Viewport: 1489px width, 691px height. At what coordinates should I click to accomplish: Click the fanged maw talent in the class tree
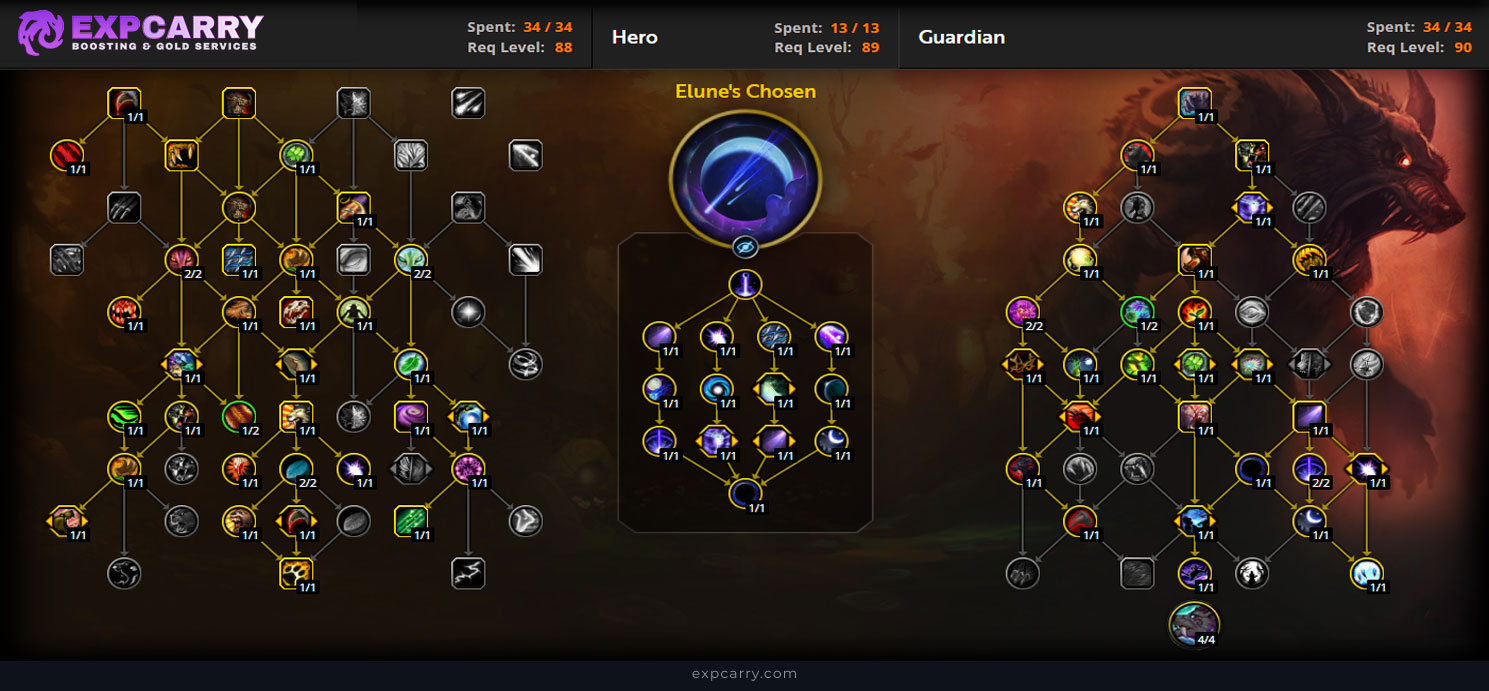pos(182,155)
